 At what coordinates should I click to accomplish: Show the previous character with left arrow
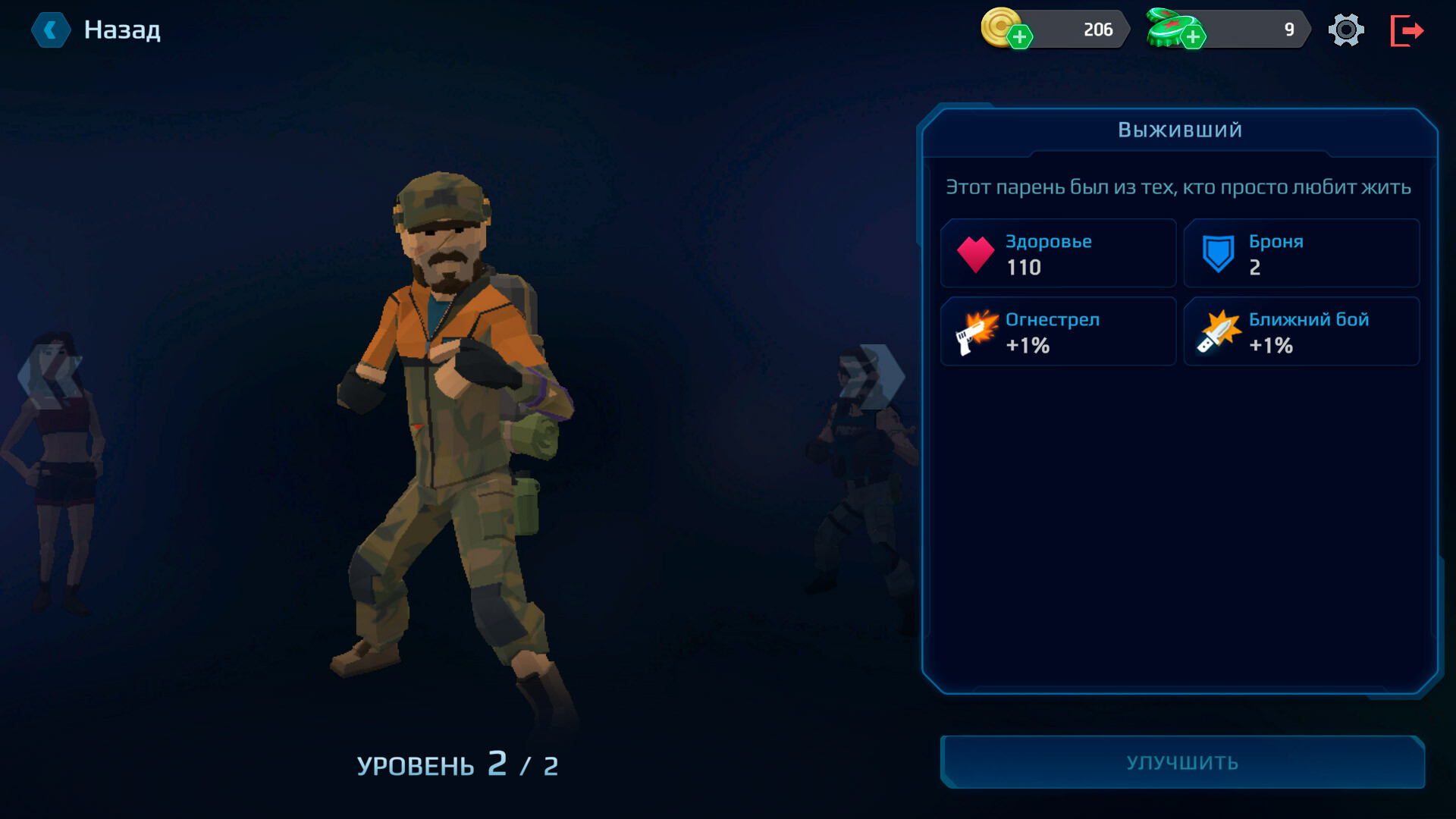click(49, 376)
